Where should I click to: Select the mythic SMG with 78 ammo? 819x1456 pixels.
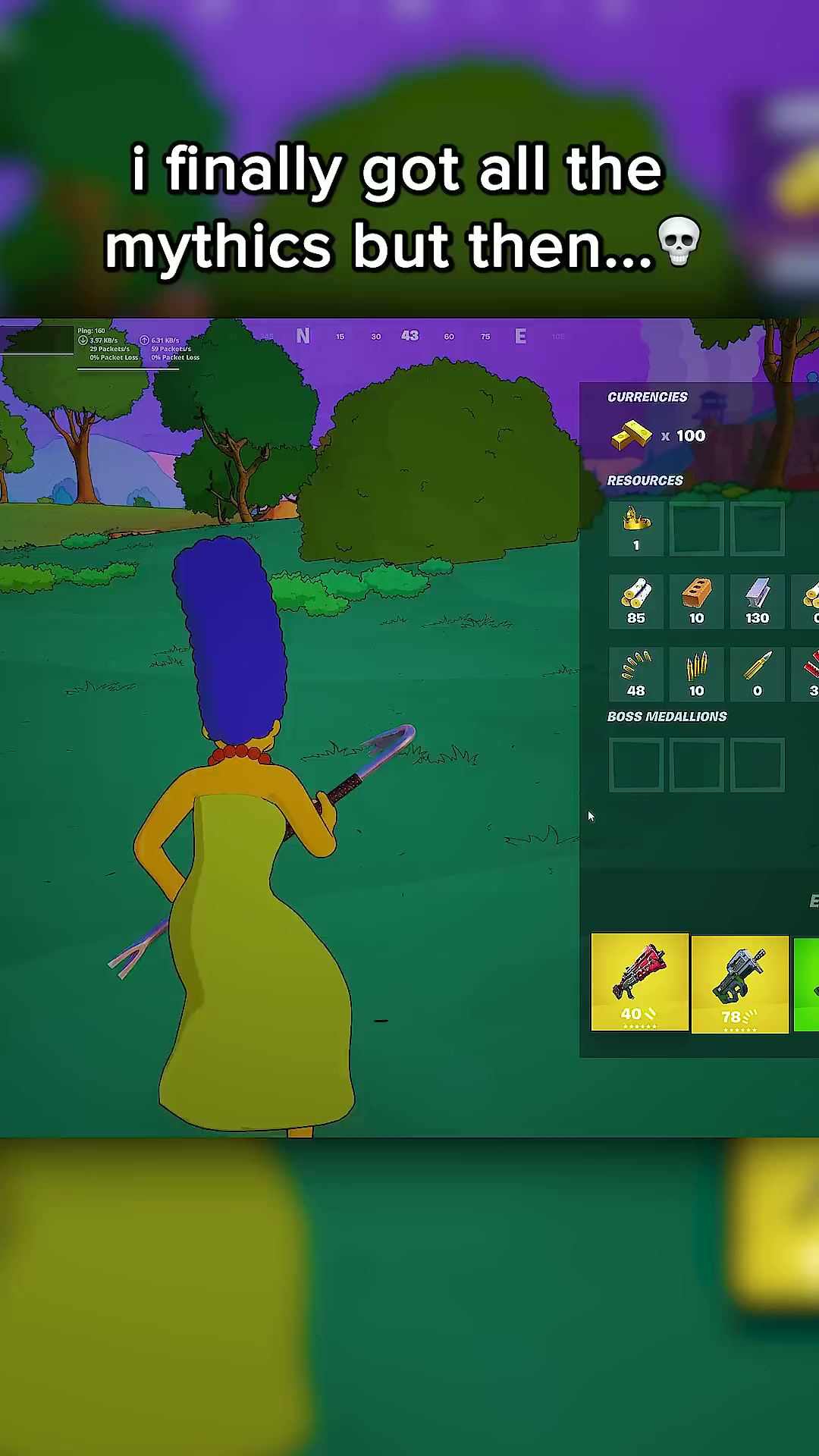click(739, 984)
